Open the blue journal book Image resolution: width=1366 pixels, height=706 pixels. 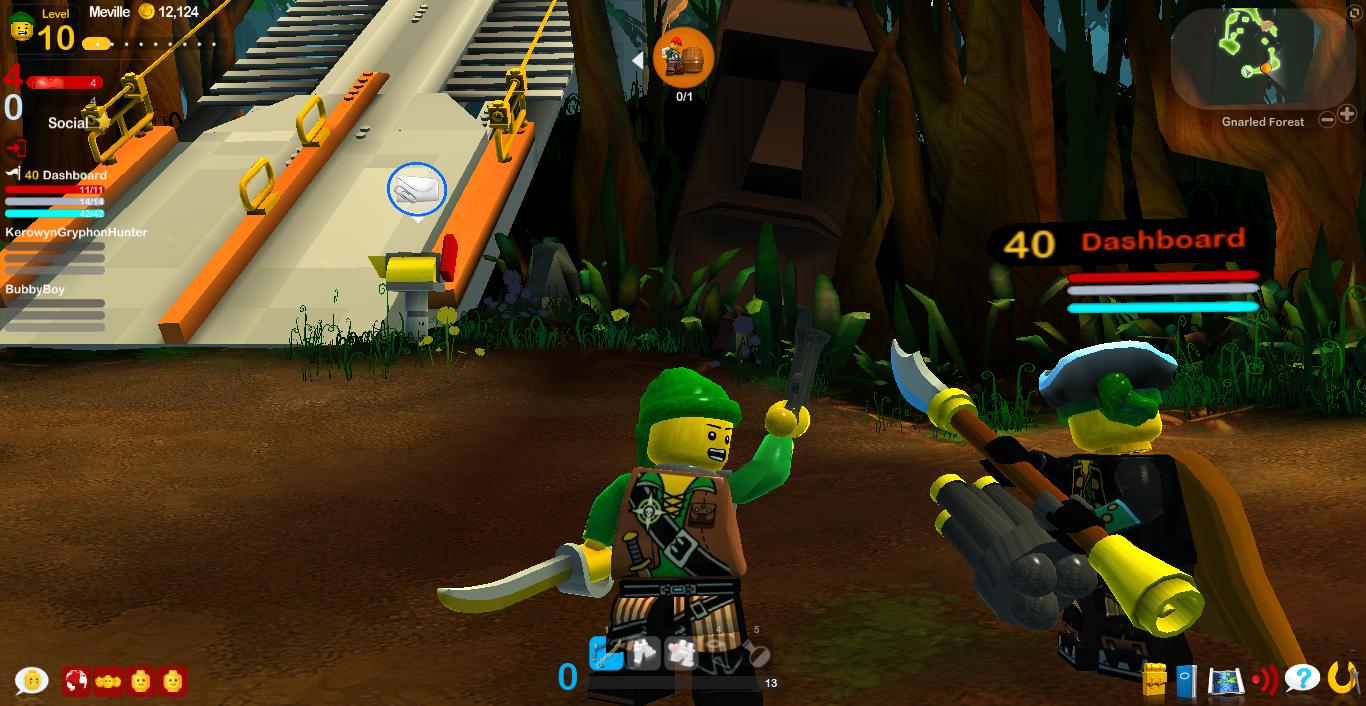[1186, 680]
